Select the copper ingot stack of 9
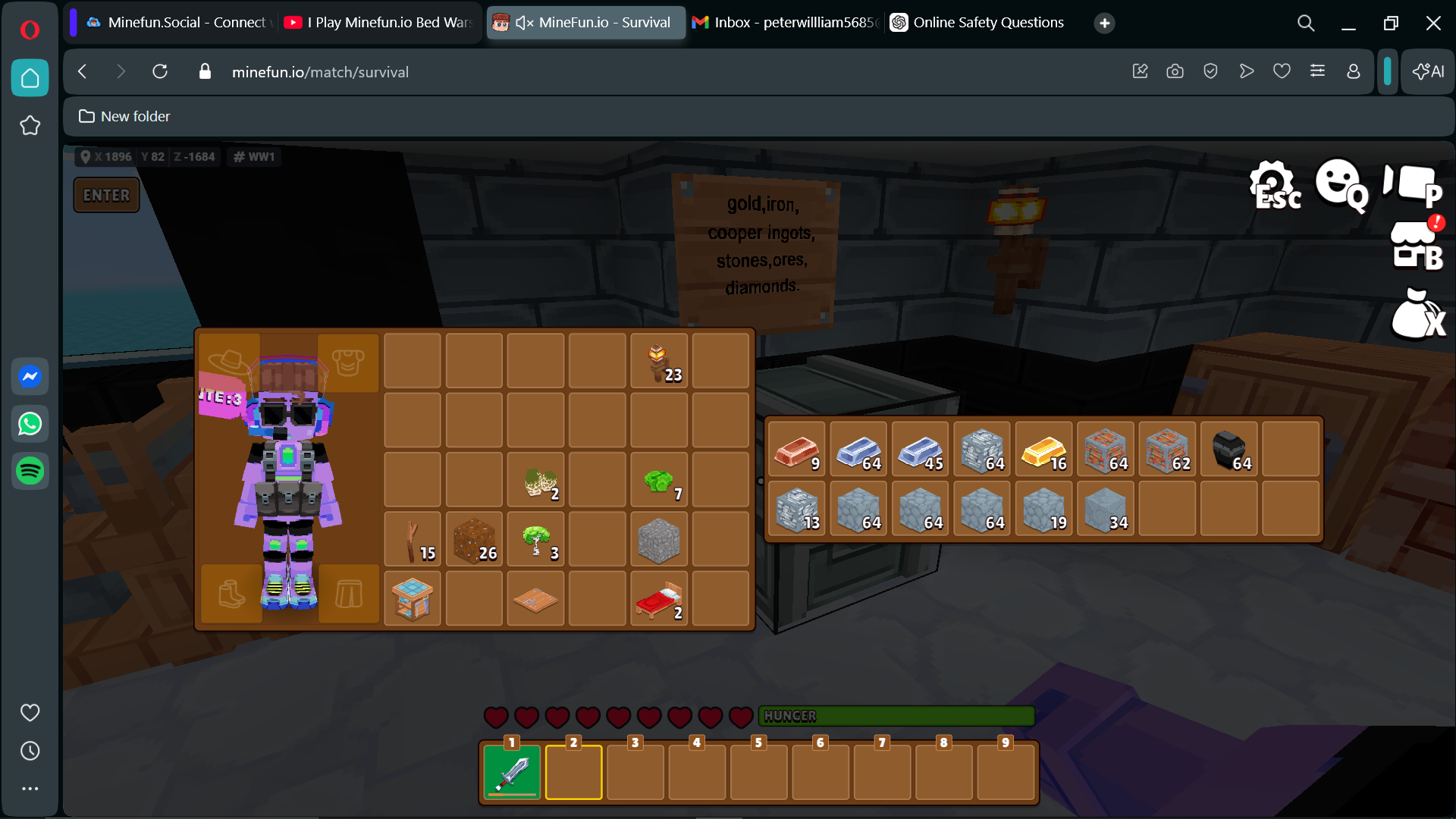Viewport: 1456px width, 819px height. click(x=796, y=450)
